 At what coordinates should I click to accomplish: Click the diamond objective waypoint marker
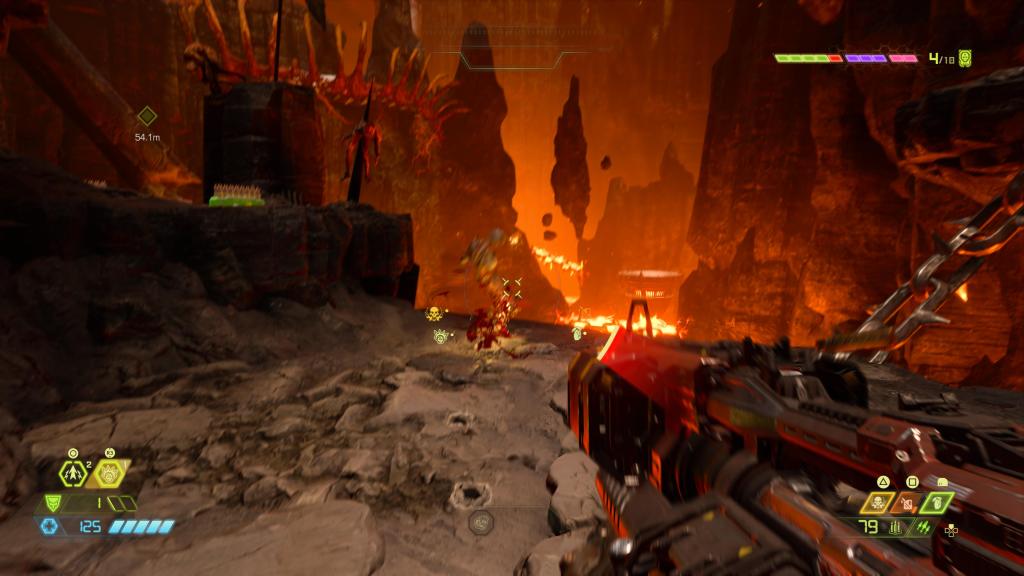click(x=147, y=116)
